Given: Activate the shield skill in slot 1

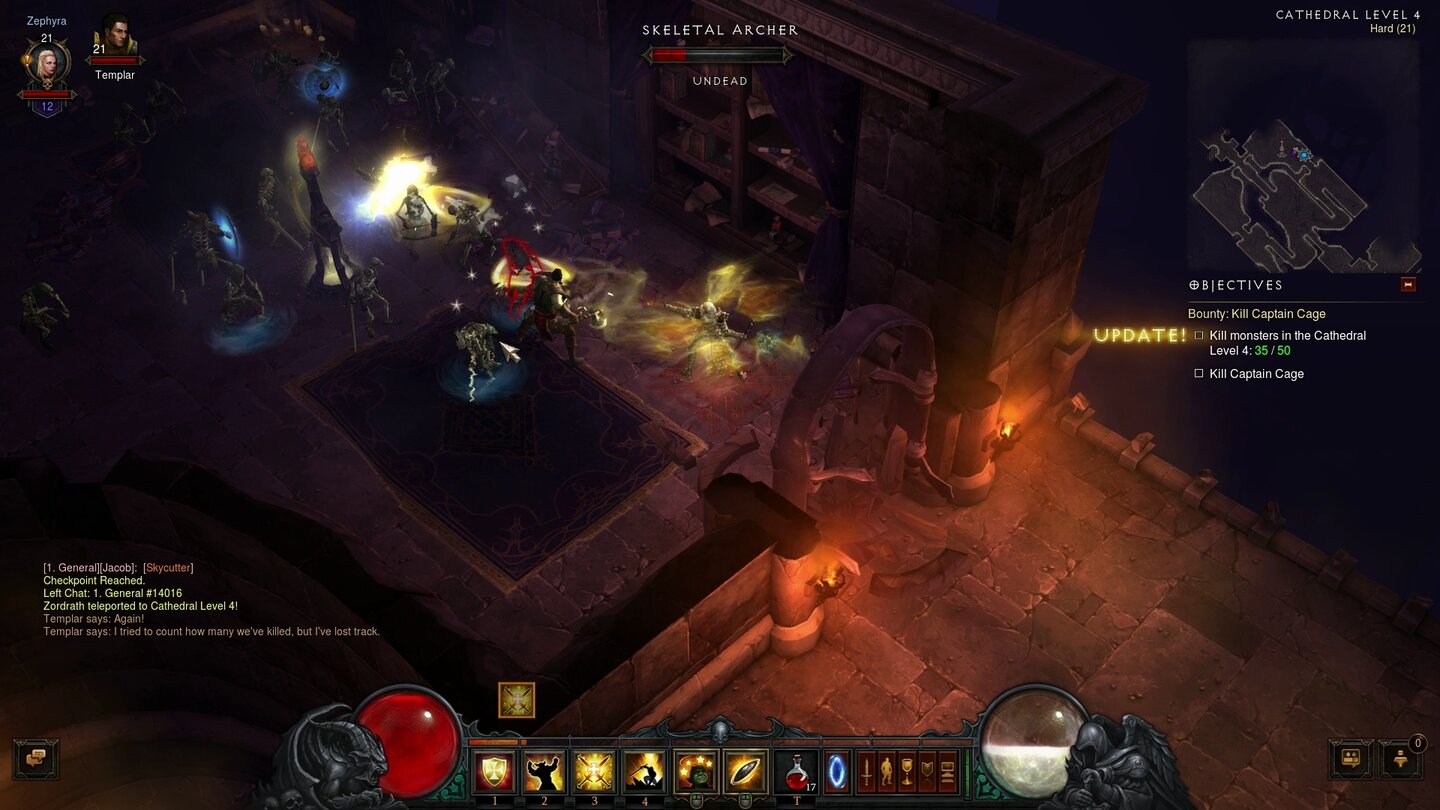Looking at the screenshot, I should click(x=494, y=772).
